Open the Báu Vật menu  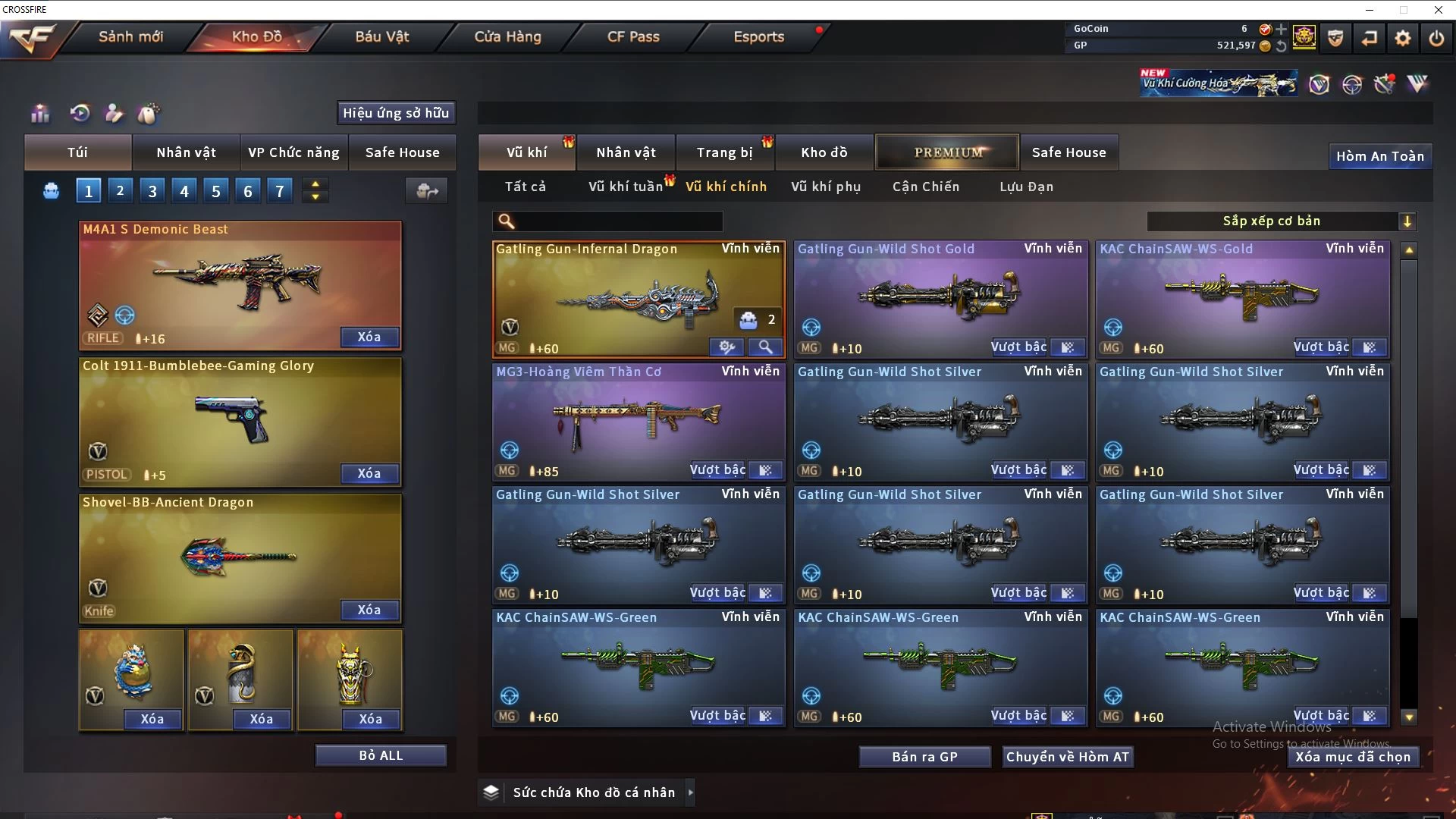click(x=381, y=36)
